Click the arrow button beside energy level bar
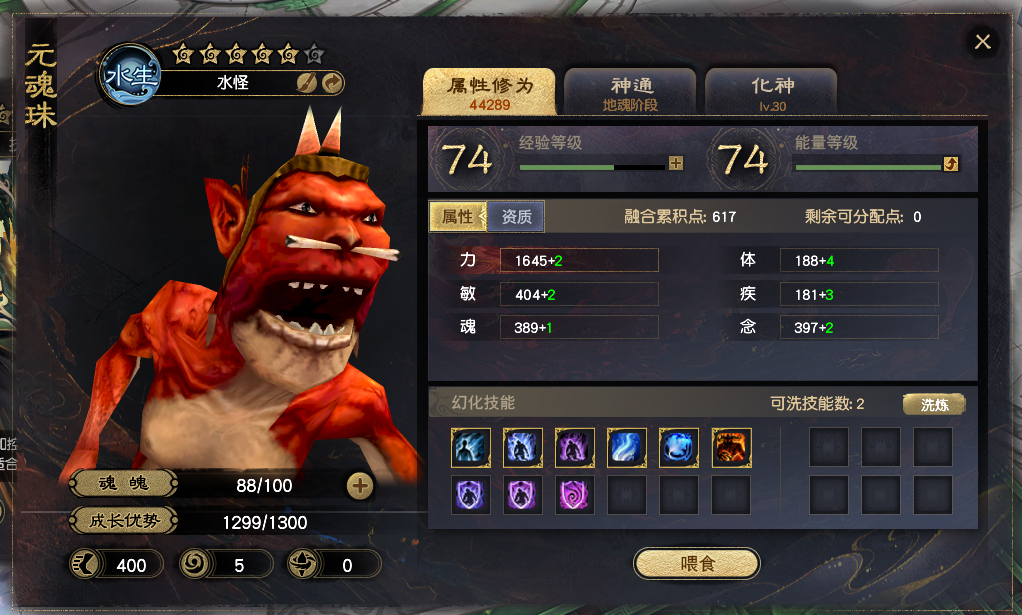Viewport: 1022px width, 615px height. [951, 164]
